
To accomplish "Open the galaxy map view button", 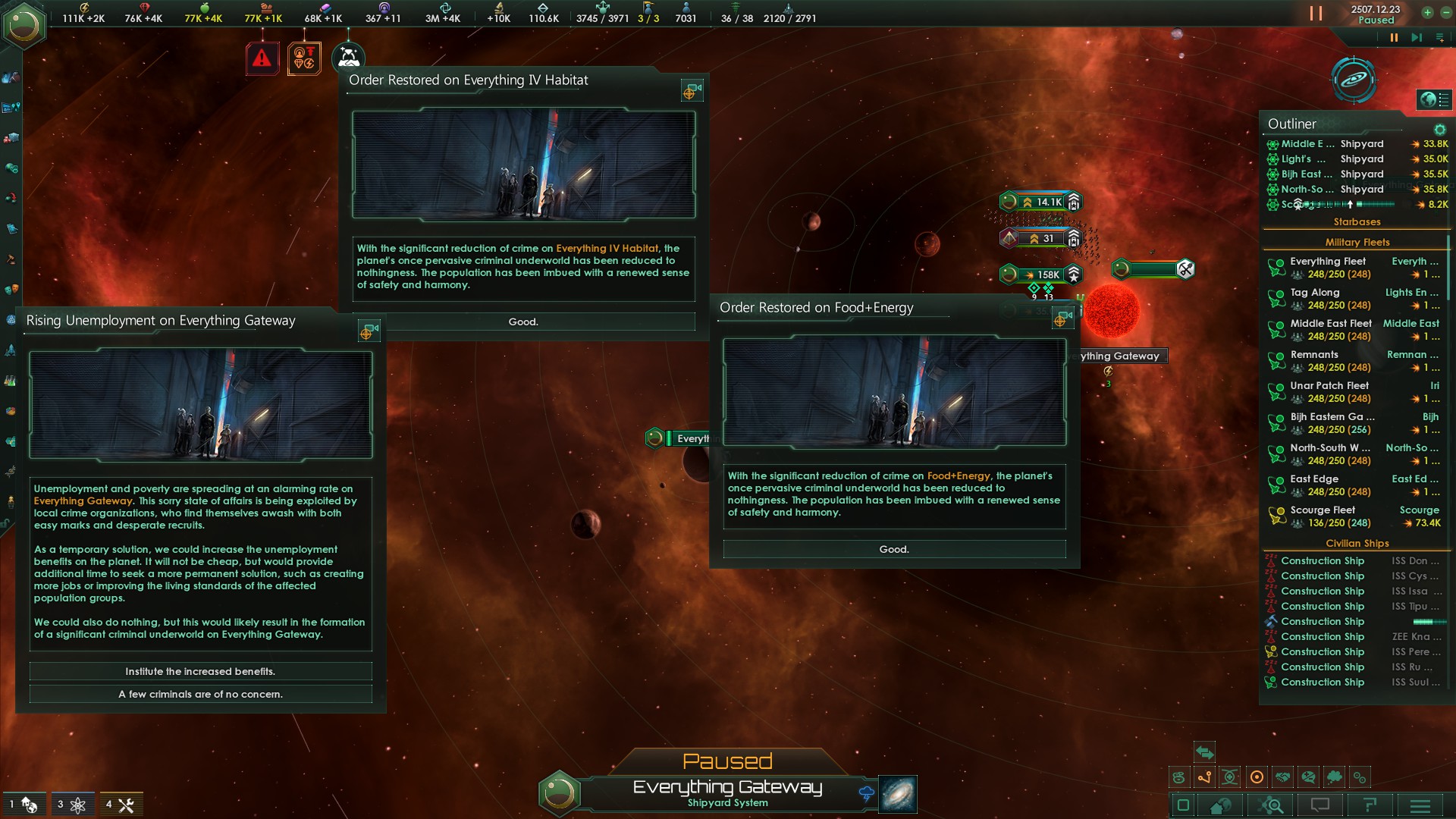I will pyautogui.click(x=897, y=794).
